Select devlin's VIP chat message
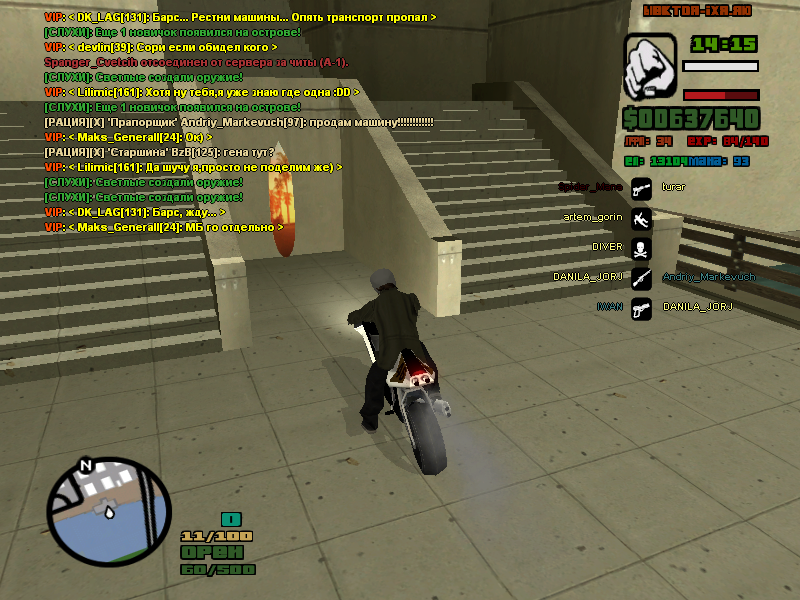Image resolution: width=800 pixels, height=600 pixels. 160,47
